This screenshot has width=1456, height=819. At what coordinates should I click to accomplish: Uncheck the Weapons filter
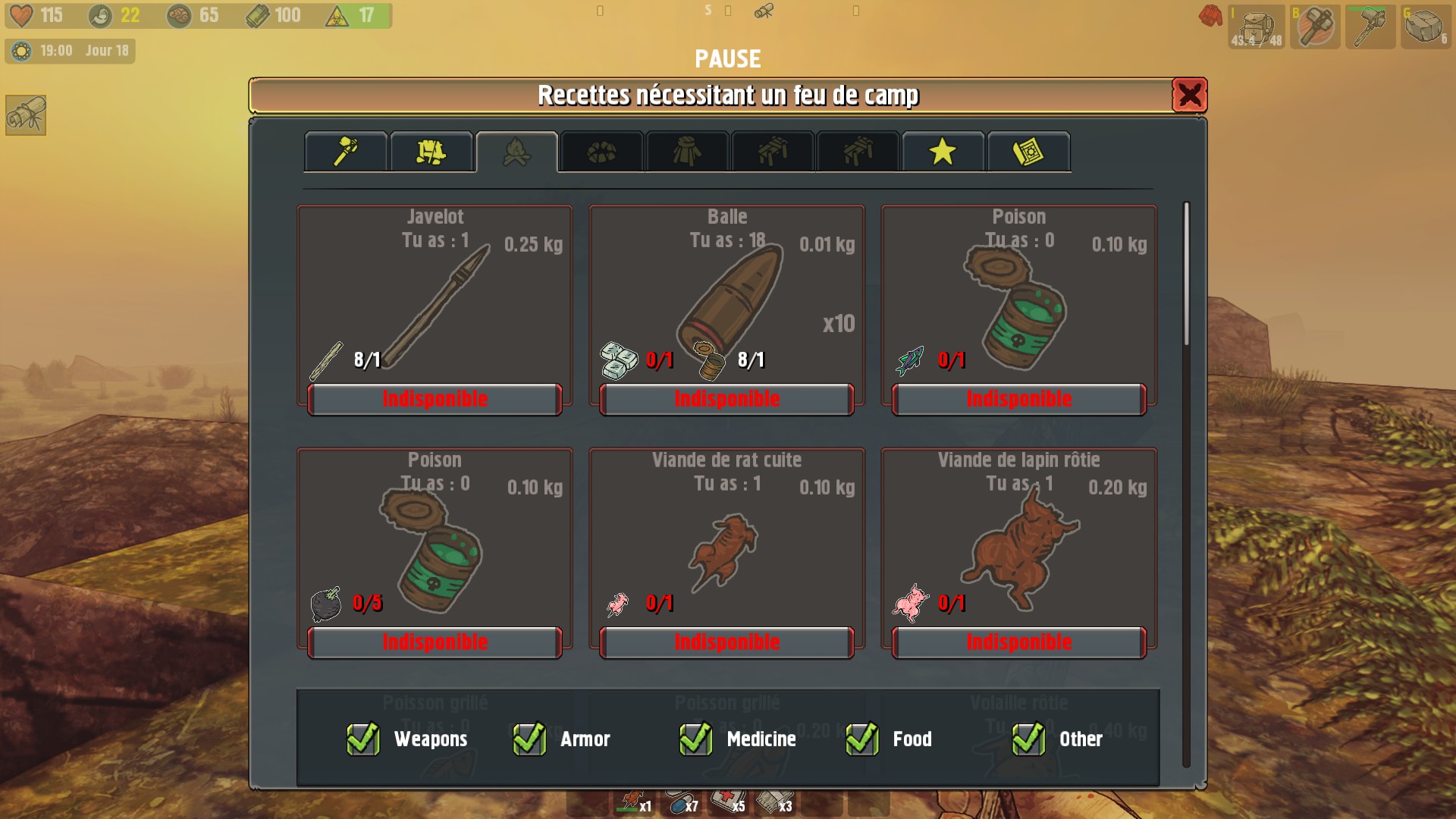point(365,739)
